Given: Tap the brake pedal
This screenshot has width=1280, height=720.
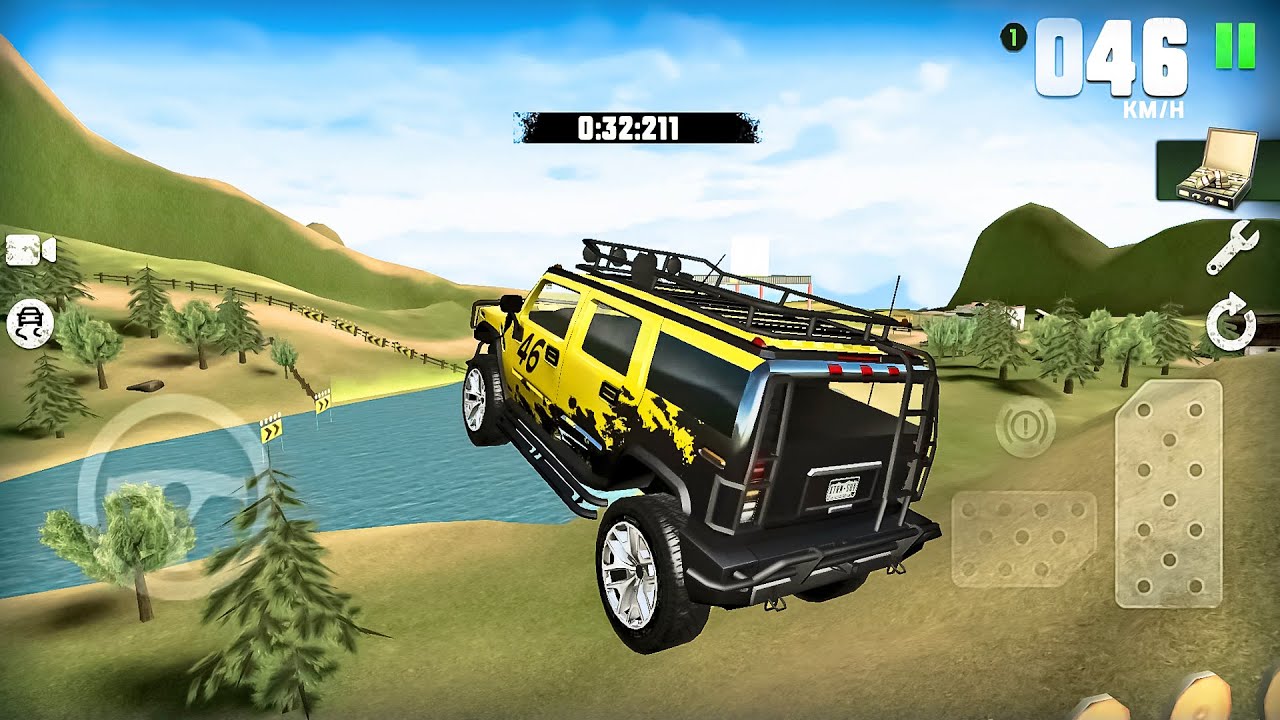Looking at the screenshot, I should [x=1023, y=538].
